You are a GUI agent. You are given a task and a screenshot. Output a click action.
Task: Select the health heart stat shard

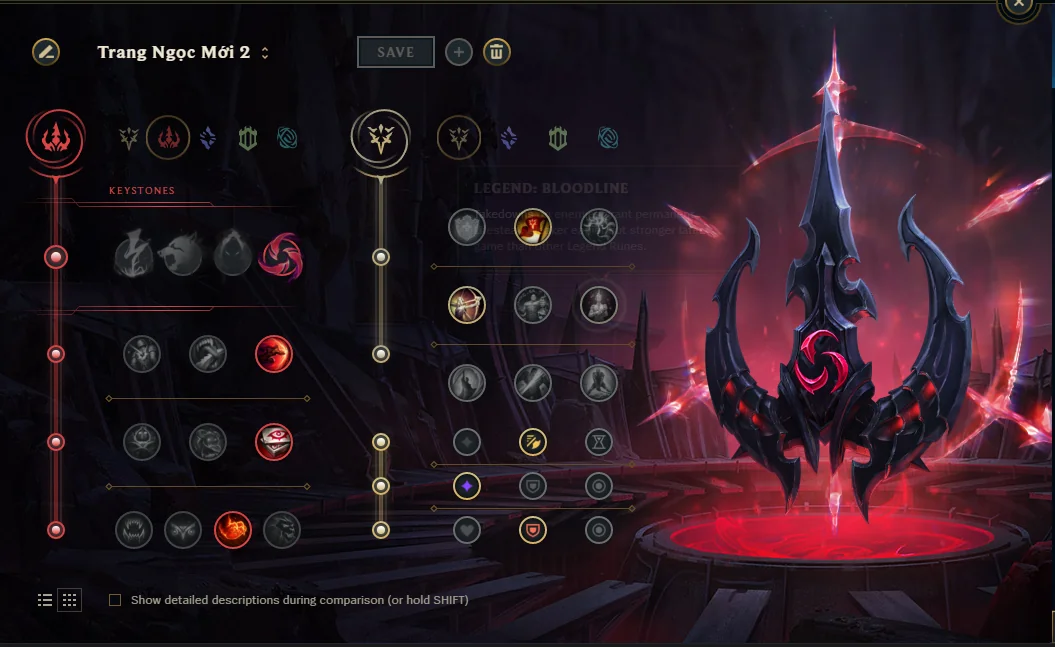point(467,529)
